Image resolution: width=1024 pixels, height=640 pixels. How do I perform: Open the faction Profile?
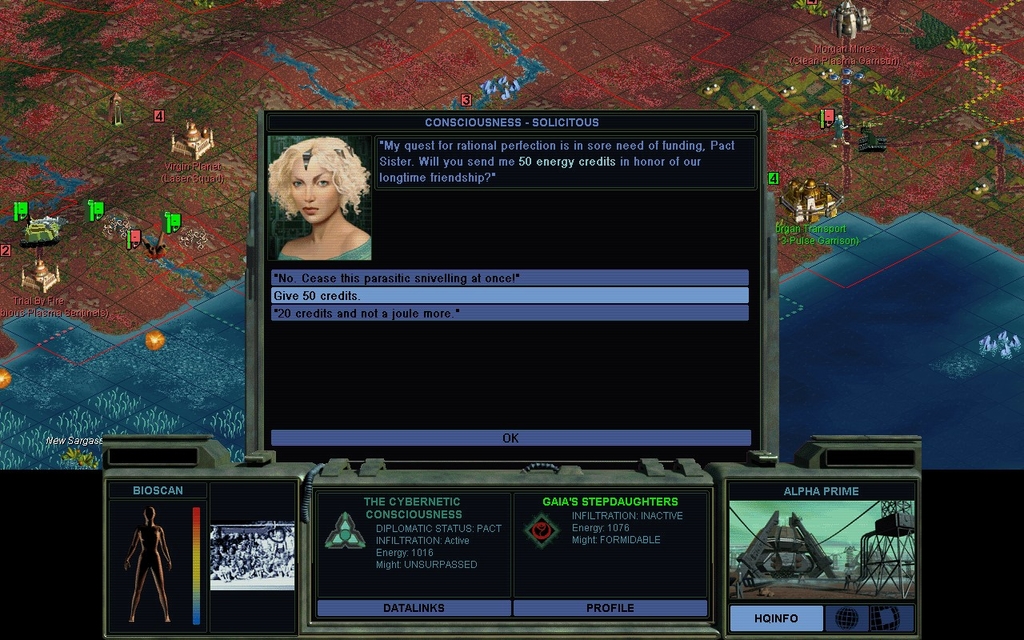click(x=610, y=608)
